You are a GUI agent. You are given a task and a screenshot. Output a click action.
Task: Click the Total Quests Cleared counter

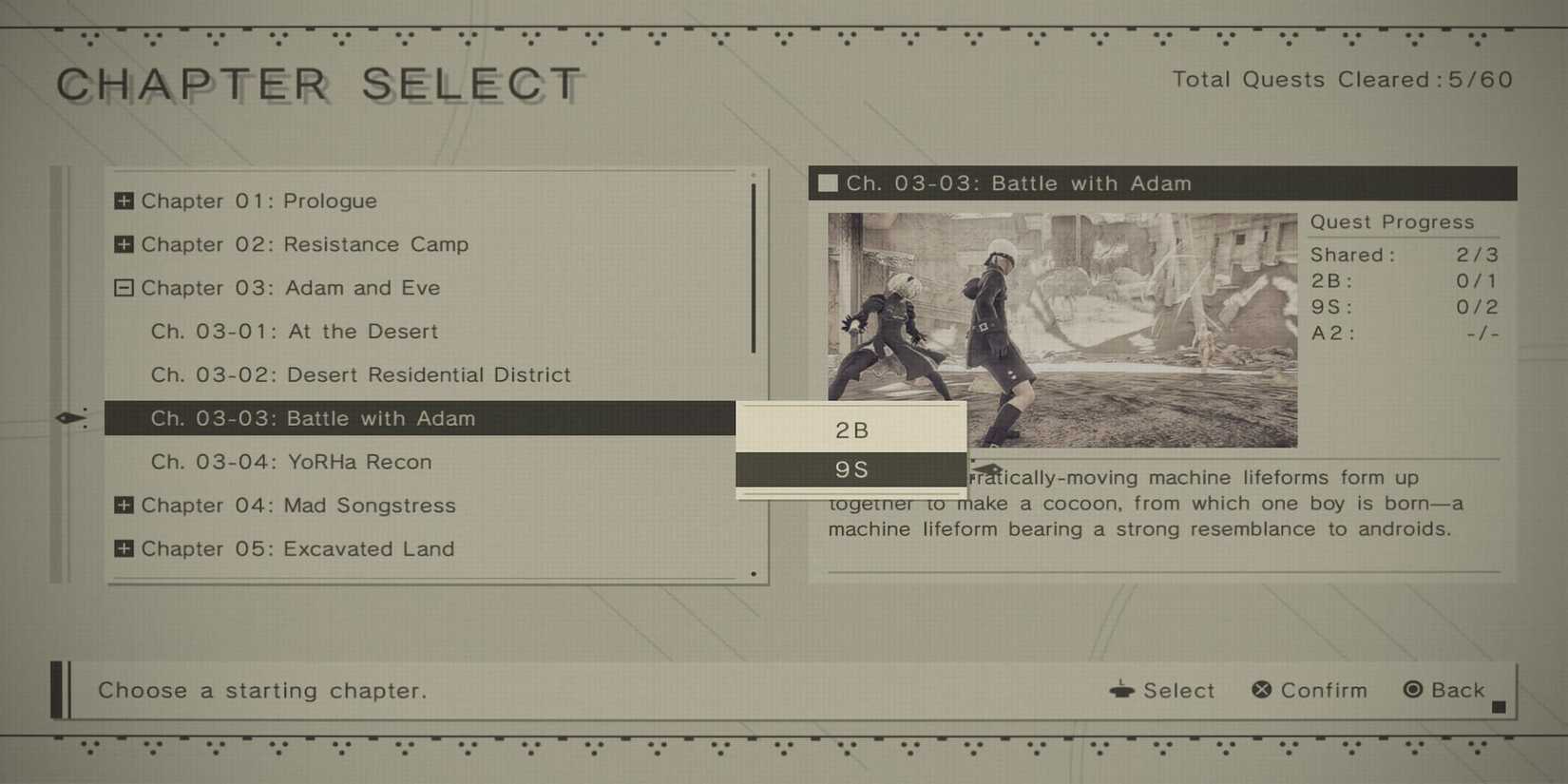click(x=1342, y=80)
